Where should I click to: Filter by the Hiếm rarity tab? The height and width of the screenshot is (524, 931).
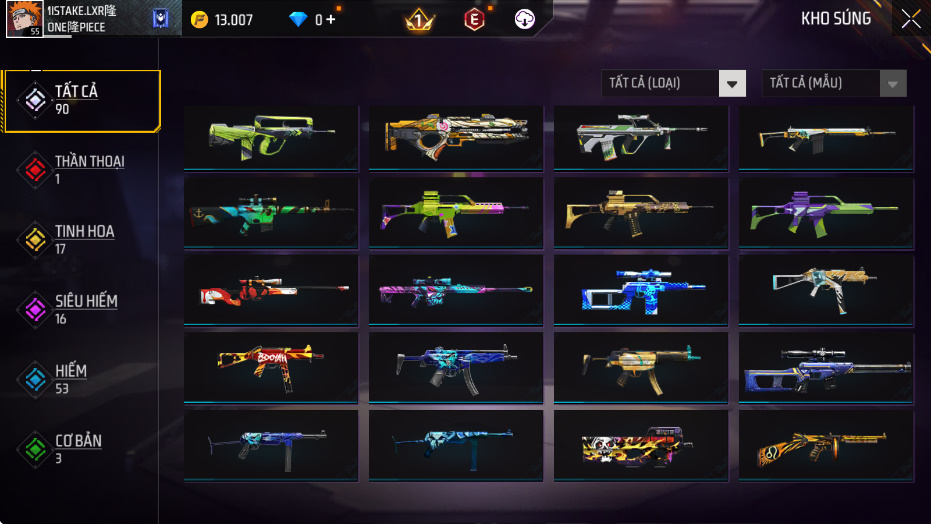click(x=80, y=379)
